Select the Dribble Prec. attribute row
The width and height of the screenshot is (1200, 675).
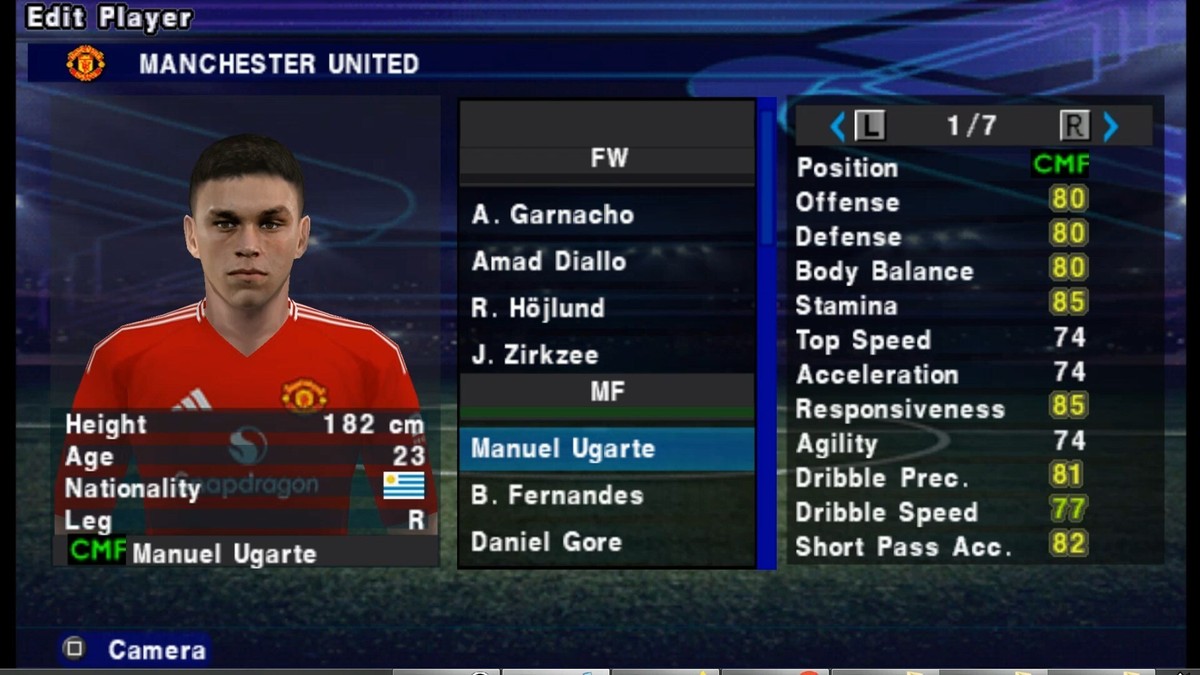[x=941, y=478]
